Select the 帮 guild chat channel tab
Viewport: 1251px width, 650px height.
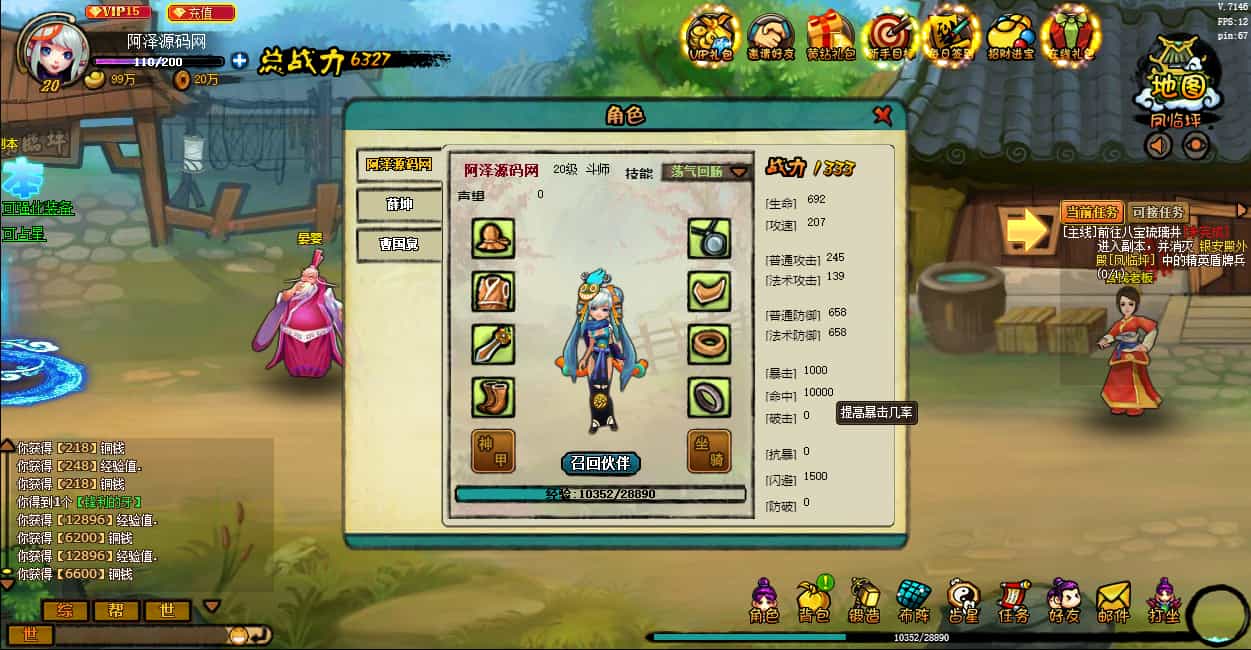(x=117, y=610)
